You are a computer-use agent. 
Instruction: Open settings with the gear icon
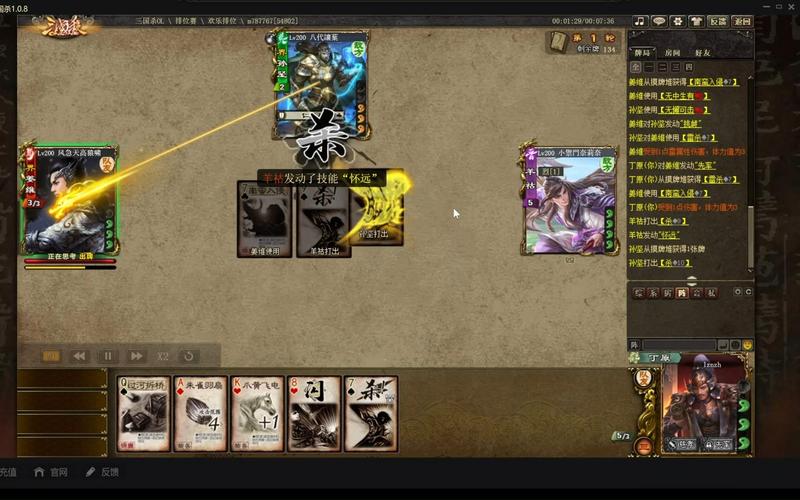coord(677,21)
